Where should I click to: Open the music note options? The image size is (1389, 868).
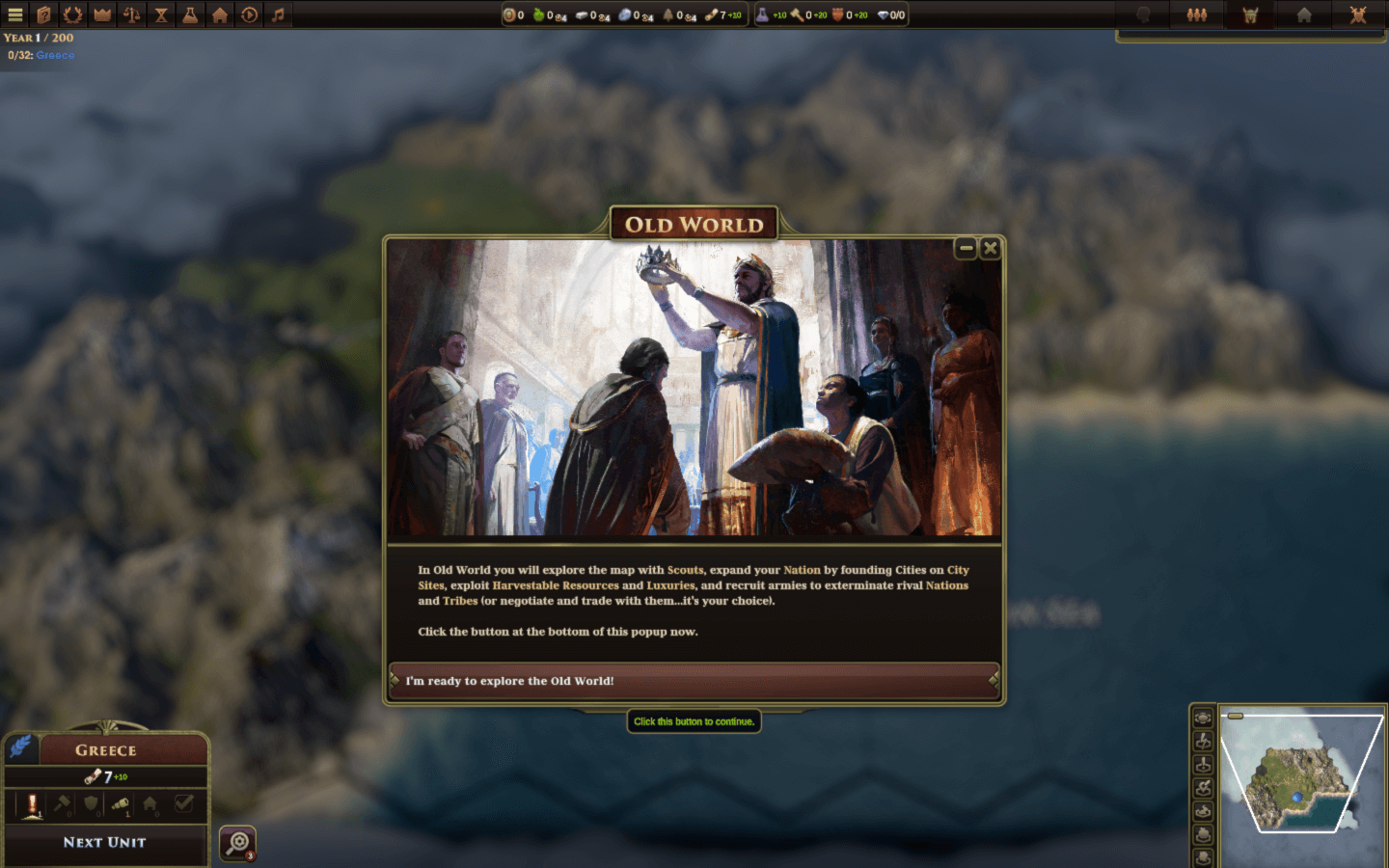(278, 14)
